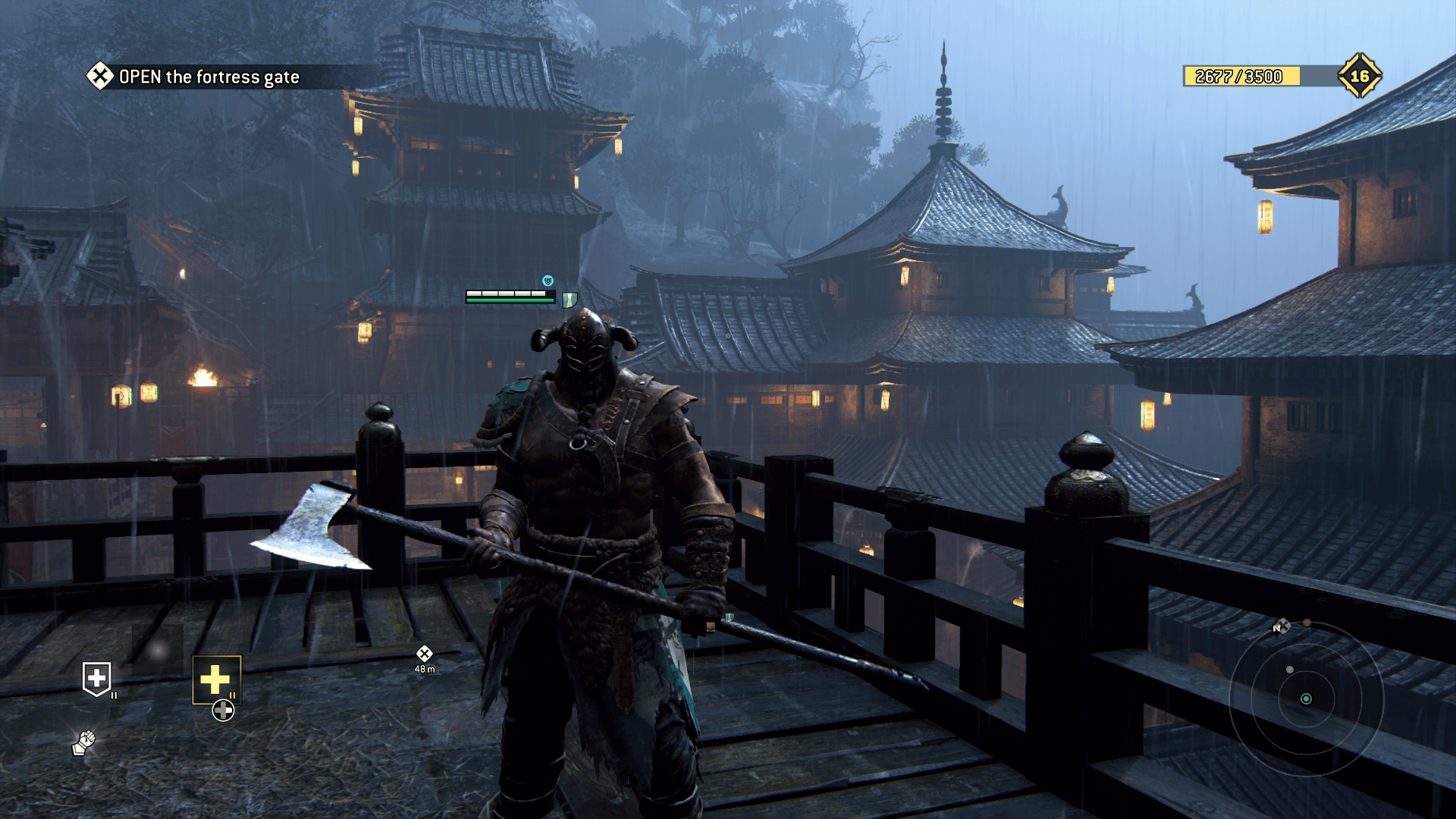Activate the shield with plus feat
1456x819 pixels.
tap(96, 679)
